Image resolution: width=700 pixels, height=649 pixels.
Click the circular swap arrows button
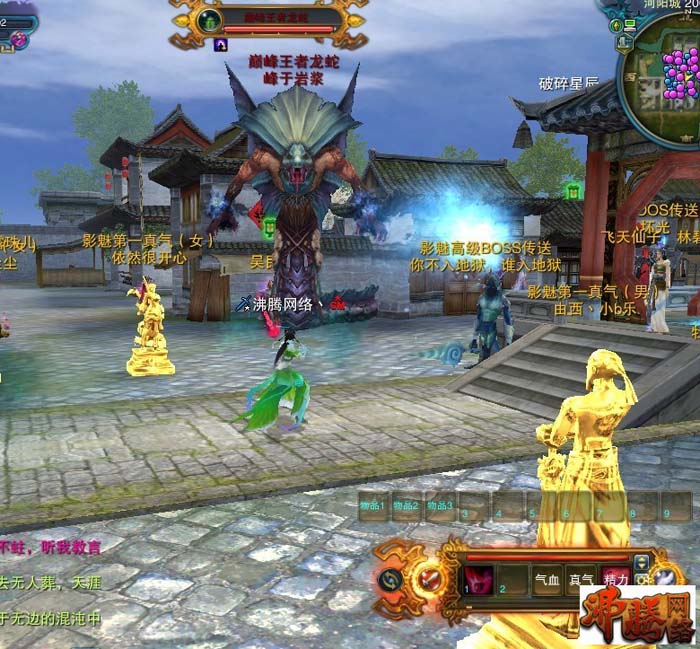390,579
